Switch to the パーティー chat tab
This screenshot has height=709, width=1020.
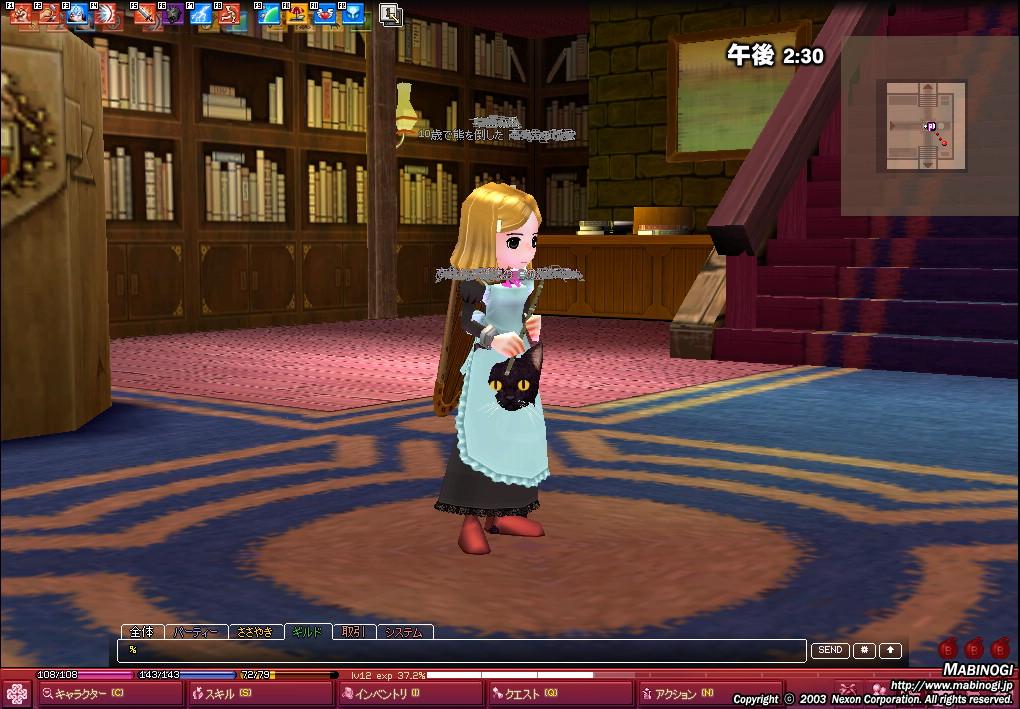coord(195,632)
